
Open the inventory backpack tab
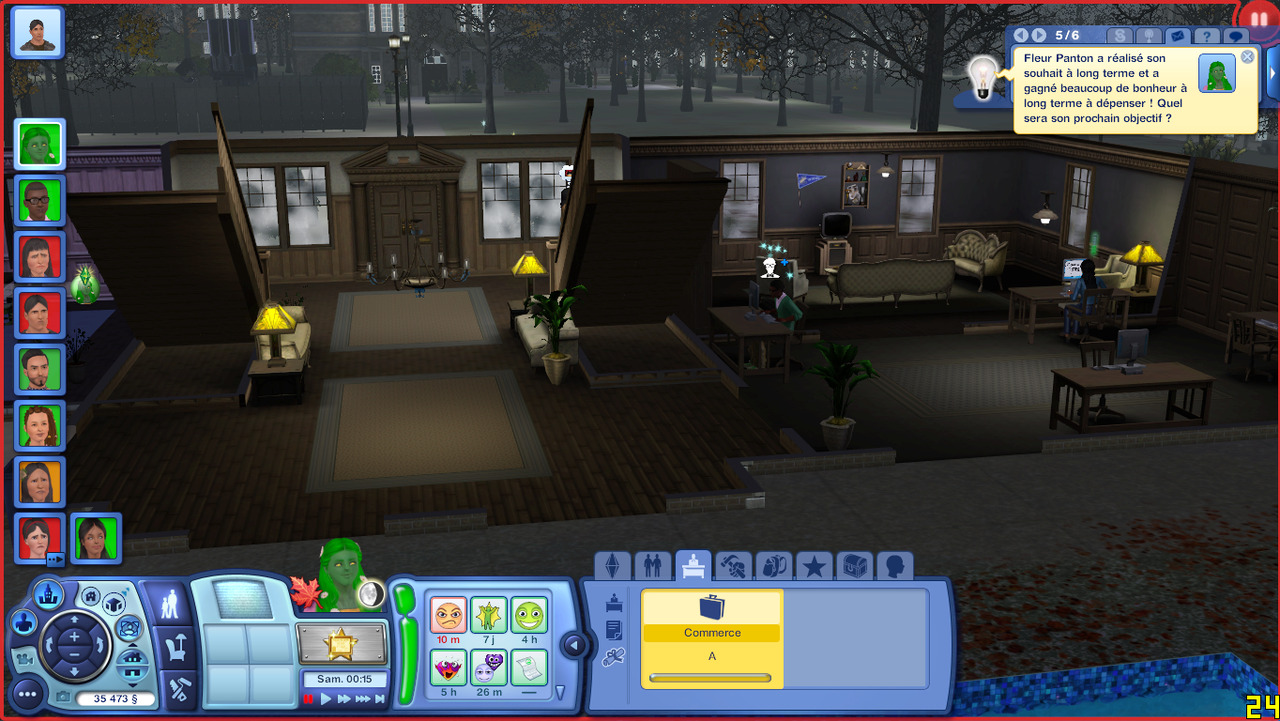pyautogui.click(x=774, y=566)
